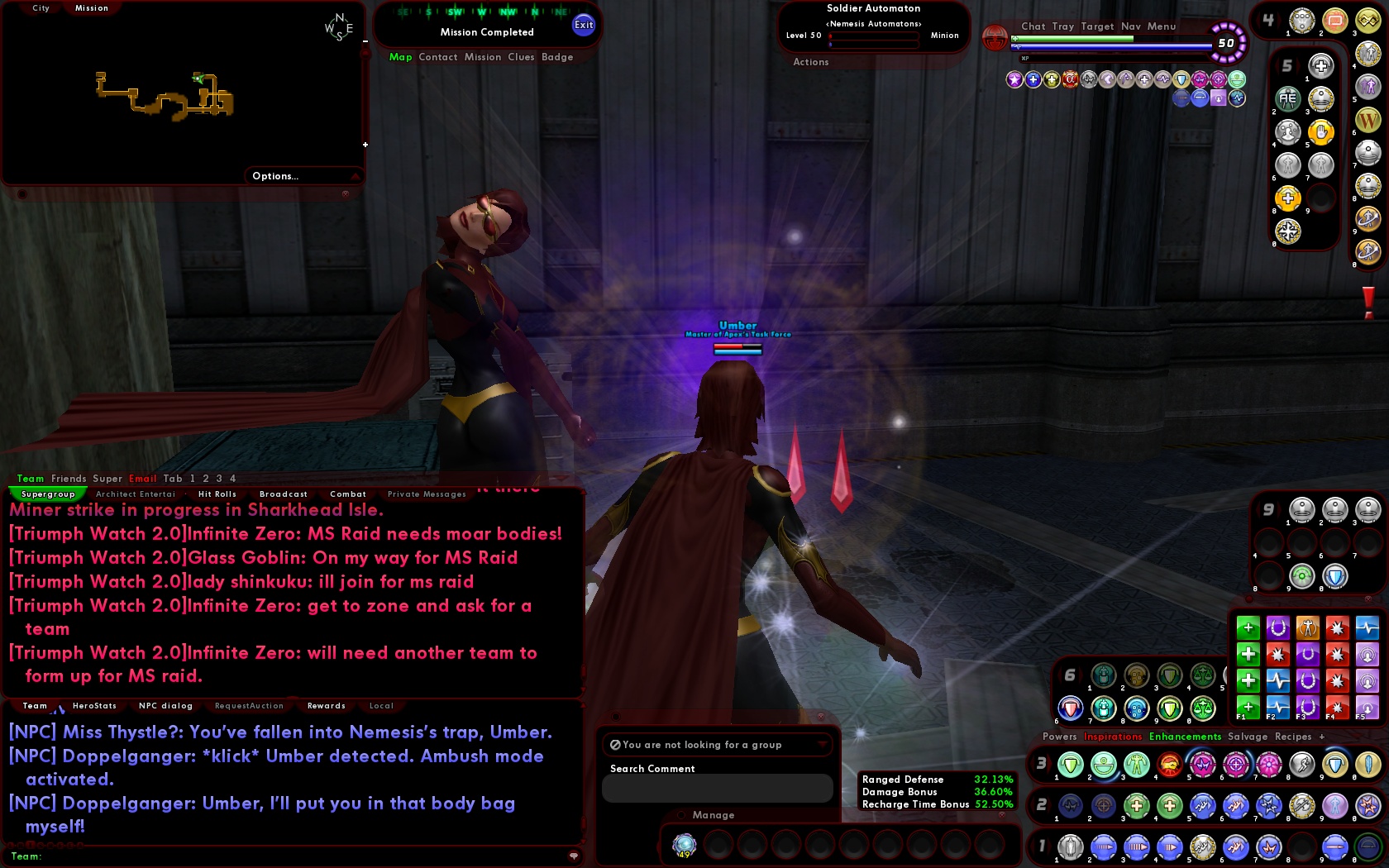
Task: Activate the green shield icon in tray 3
Action: 1069,765
